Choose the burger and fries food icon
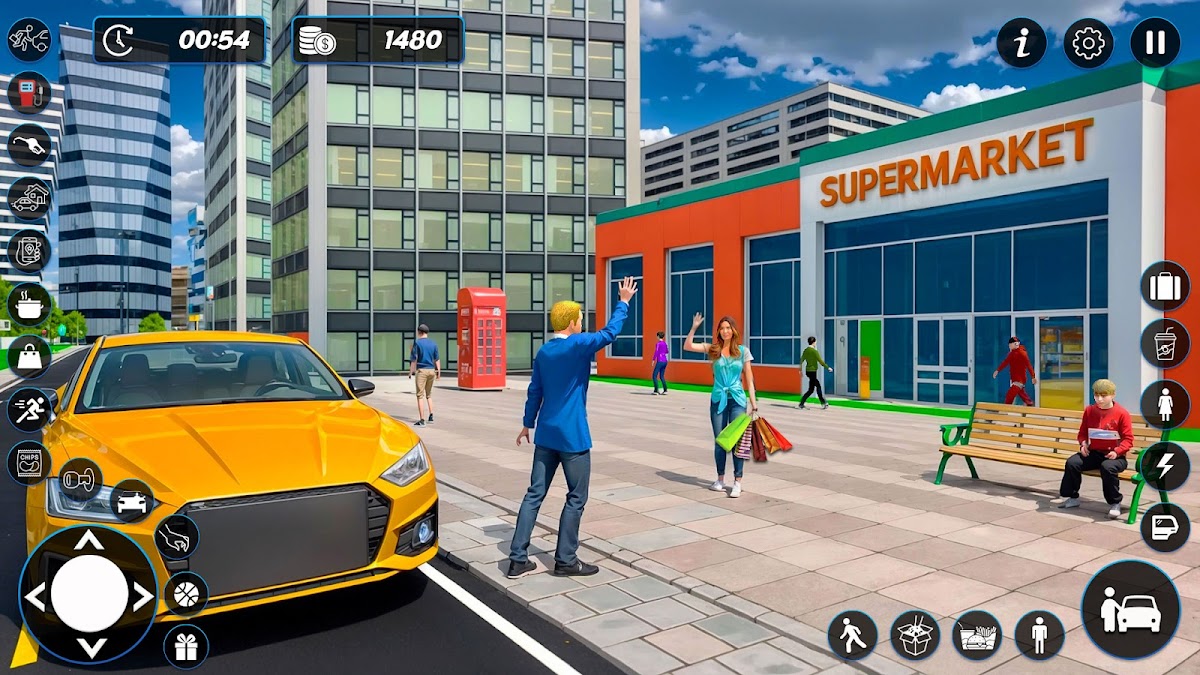The width and height of the screenshot is (1200, 675). [x=977, y=635]
